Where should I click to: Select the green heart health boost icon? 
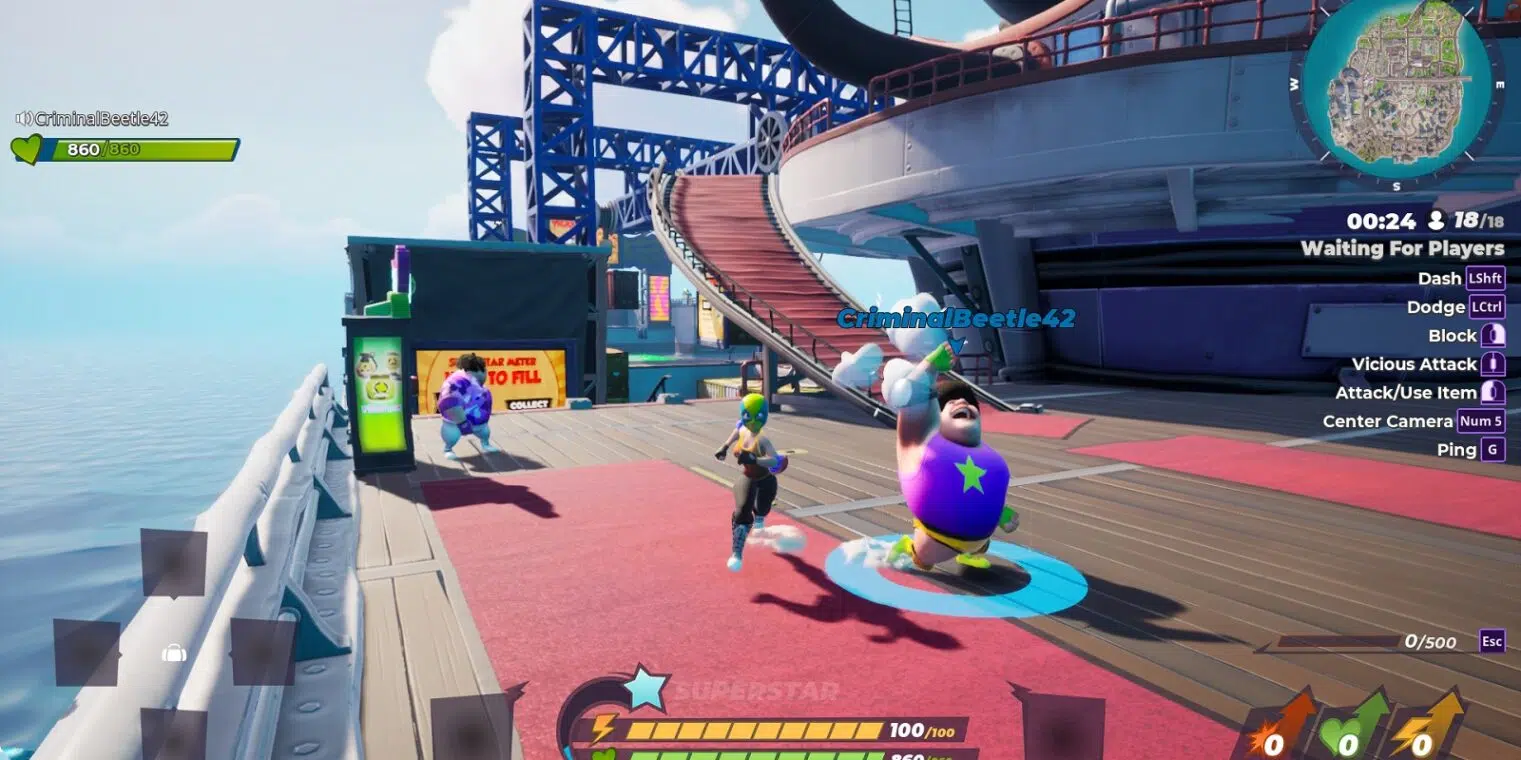(1347, 726)
